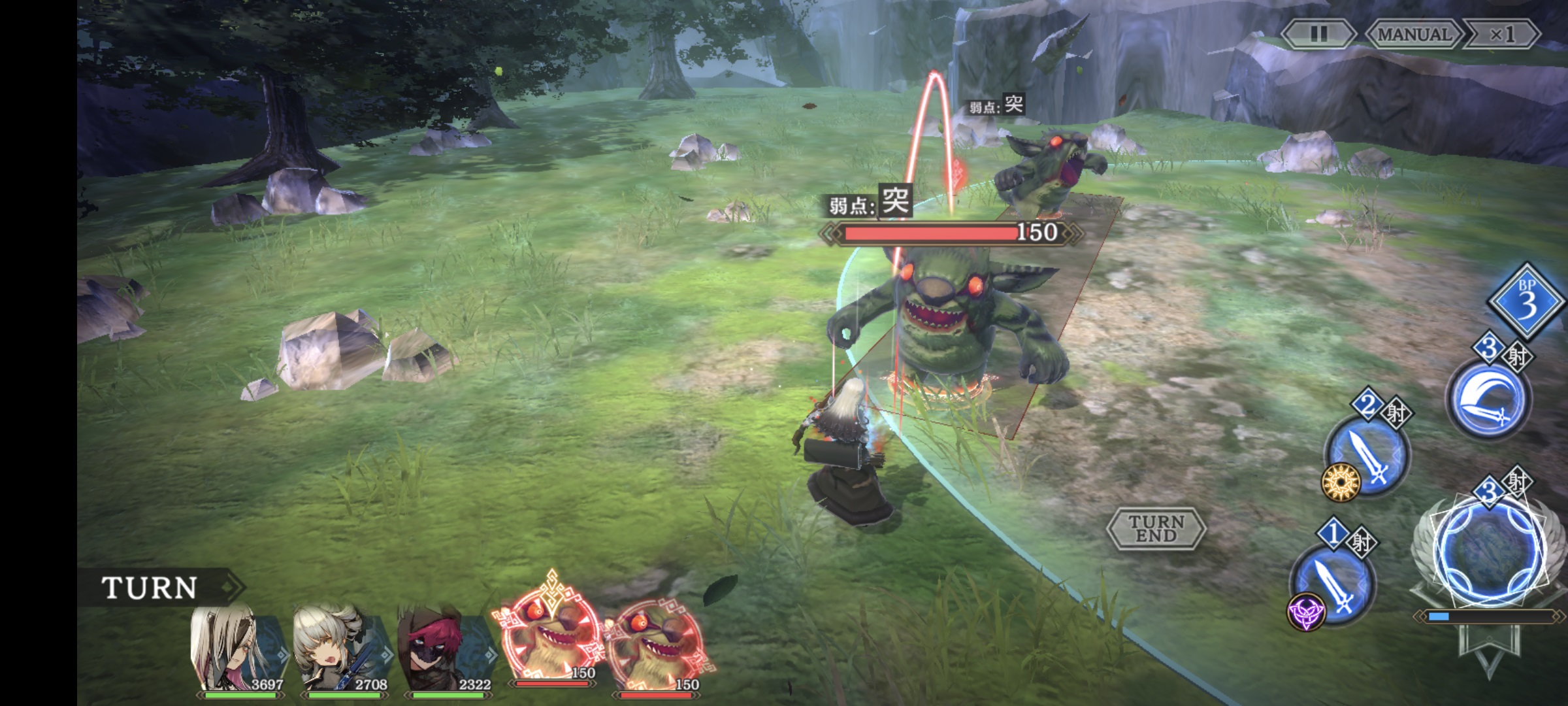Select the crowned goblin portrait in turn order
The width and height of the screenshot is (1568, 706).
(x=549, y=637)
